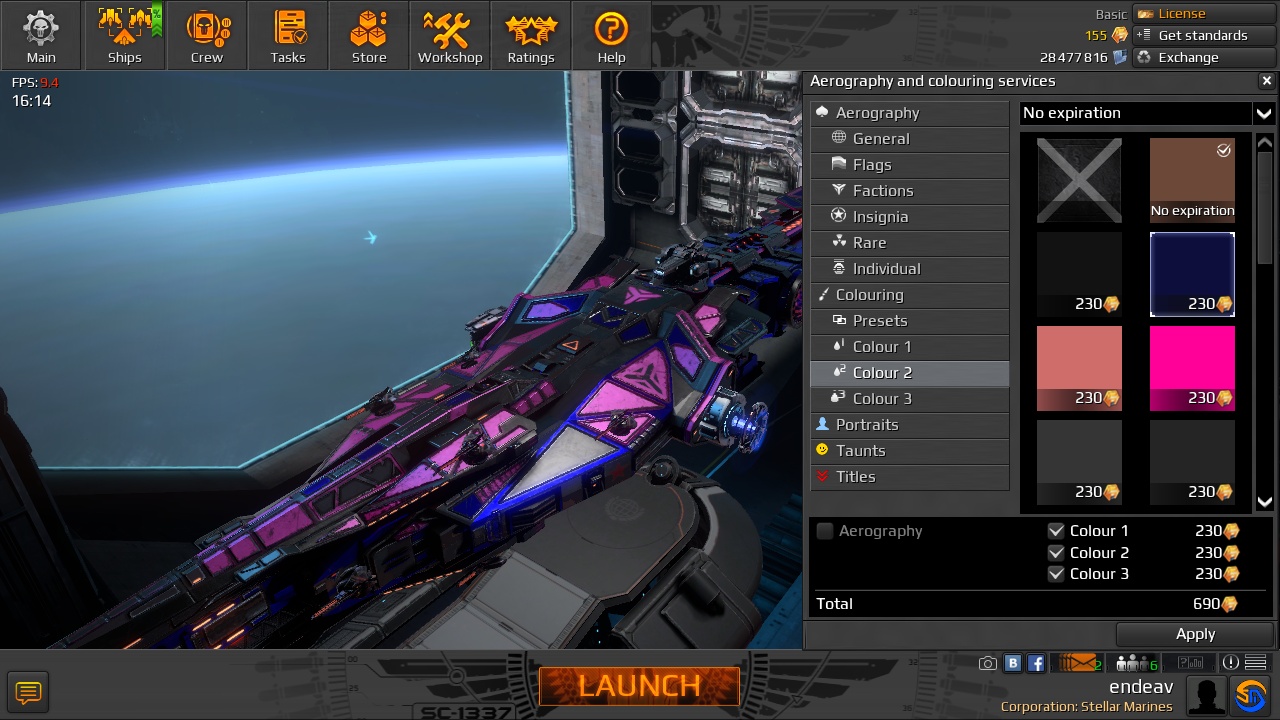
Task: Open the Crew management icon
Action: coord(207,35)
